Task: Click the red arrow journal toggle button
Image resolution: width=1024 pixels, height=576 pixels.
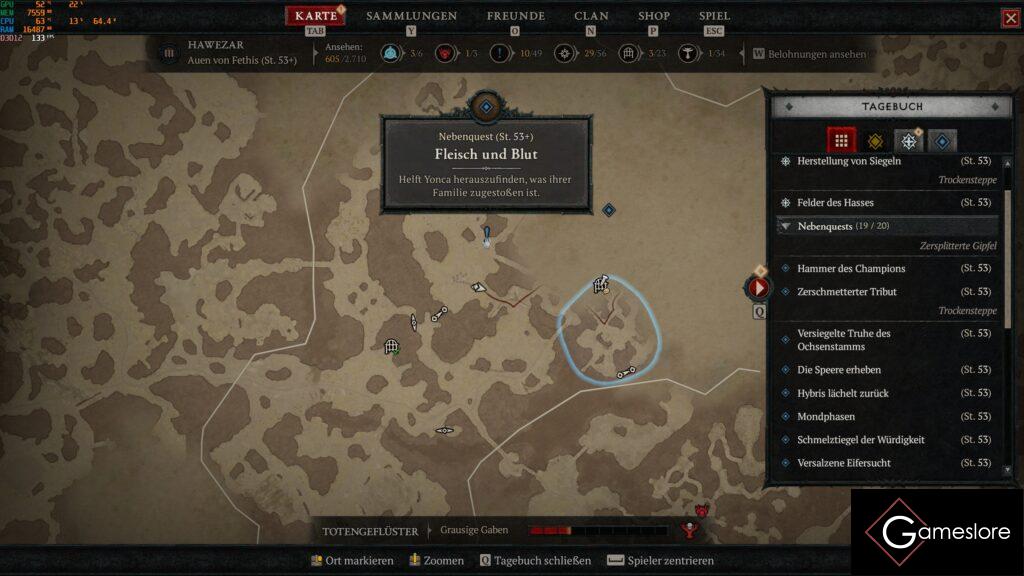Action: (x=758, y=288)
